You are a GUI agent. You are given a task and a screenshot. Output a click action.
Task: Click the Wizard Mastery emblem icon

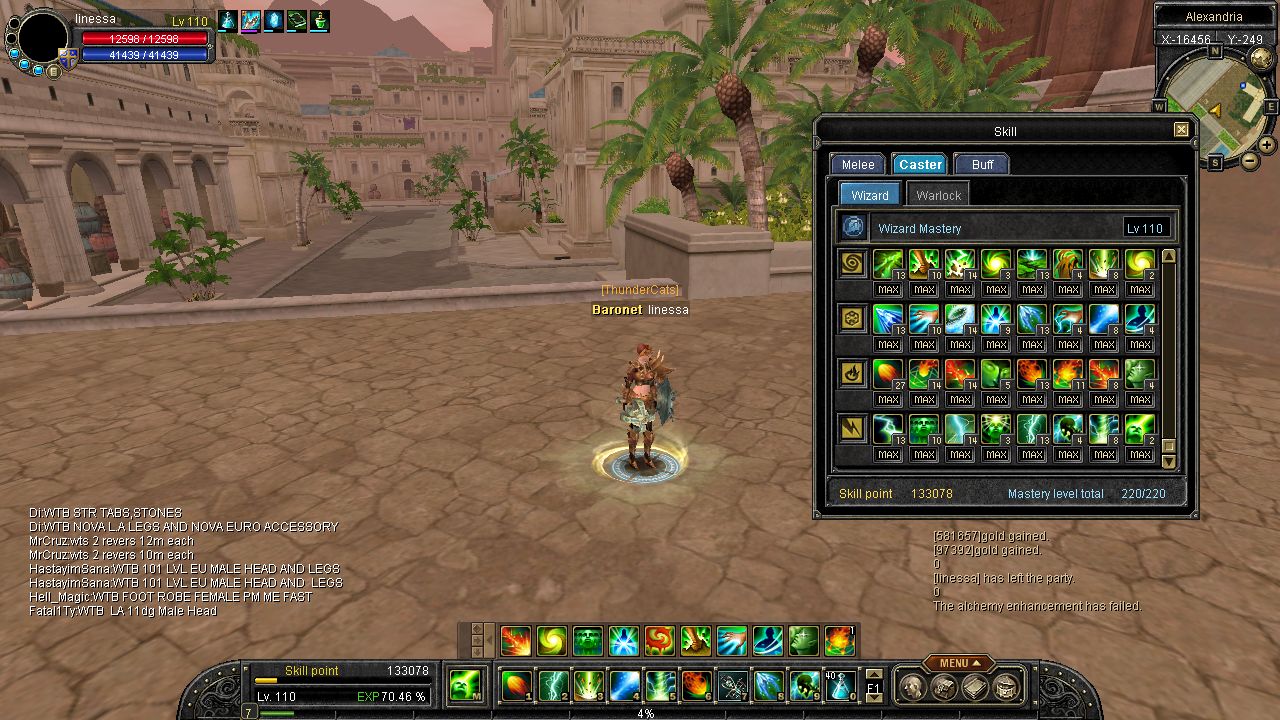click(853, 228)
